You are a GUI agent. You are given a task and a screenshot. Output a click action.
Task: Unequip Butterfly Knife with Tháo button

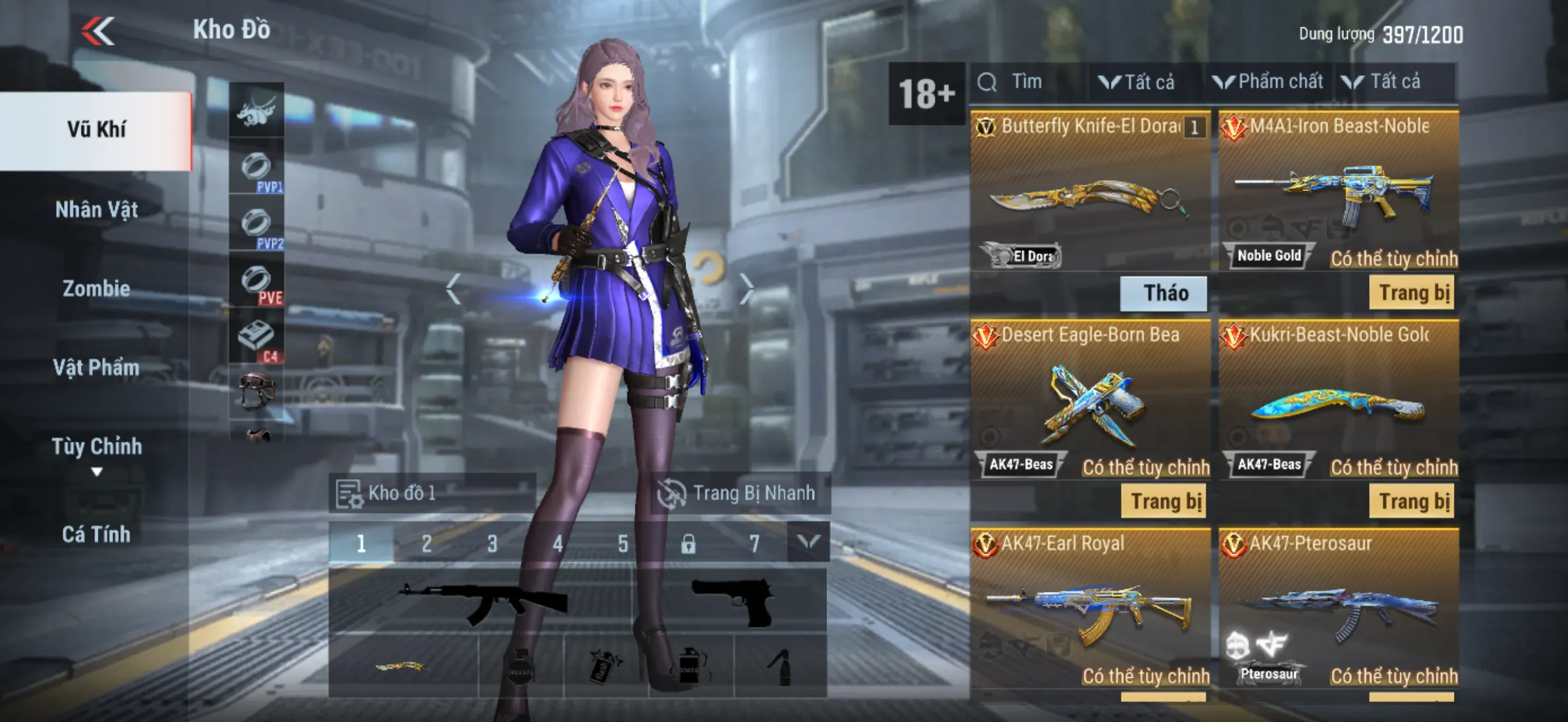(1164, 293)
